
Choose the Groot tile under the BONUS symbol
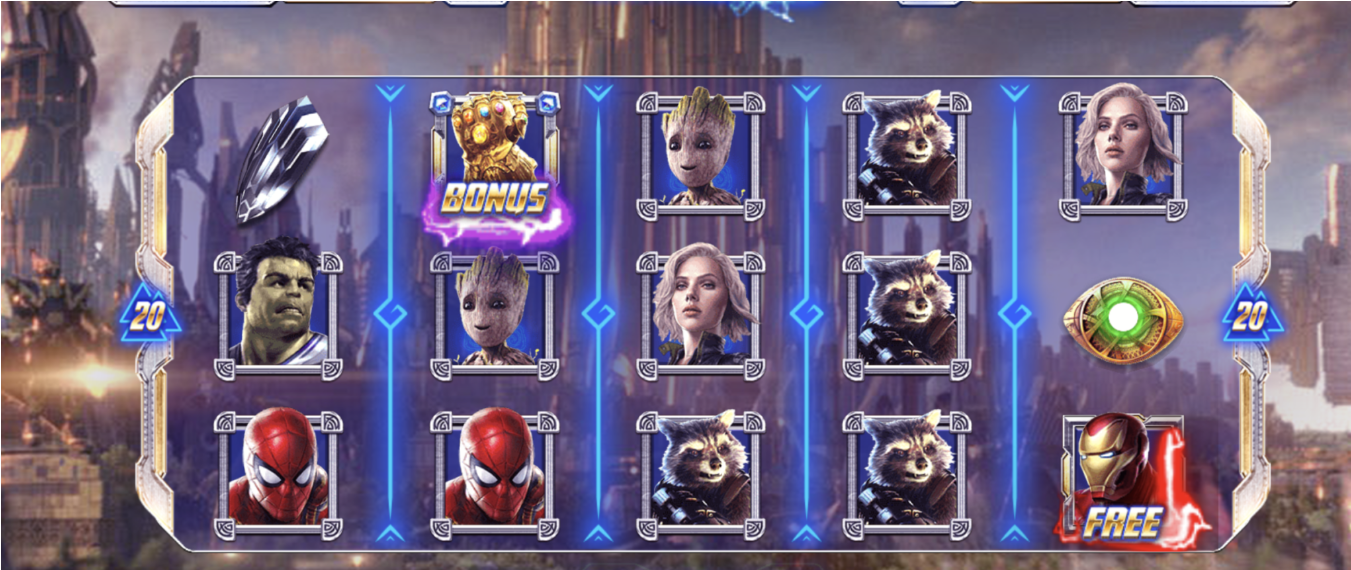tap(496, 312)
